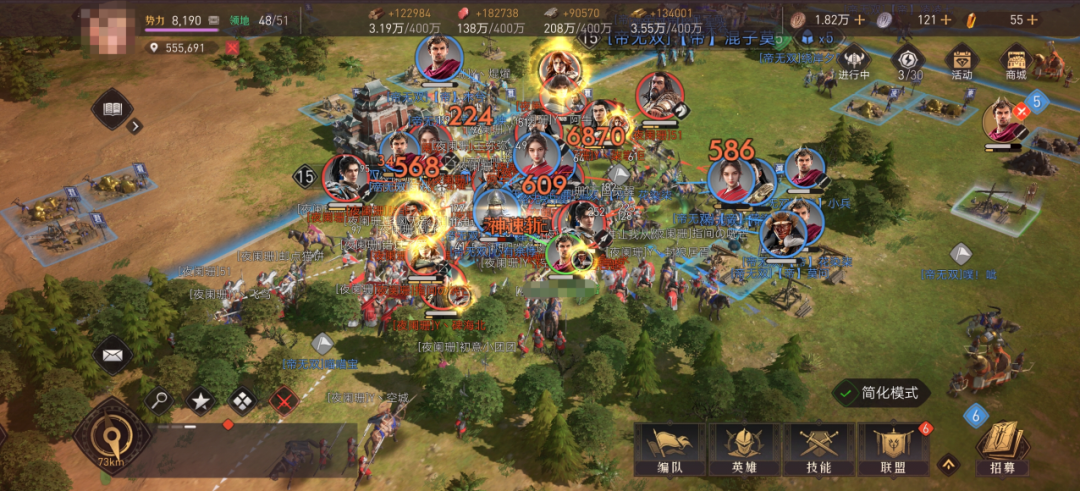Open the lightning bolt 3/30 icon
The height and width of the screenshot is (491, 1080).
tap(909, 61)
